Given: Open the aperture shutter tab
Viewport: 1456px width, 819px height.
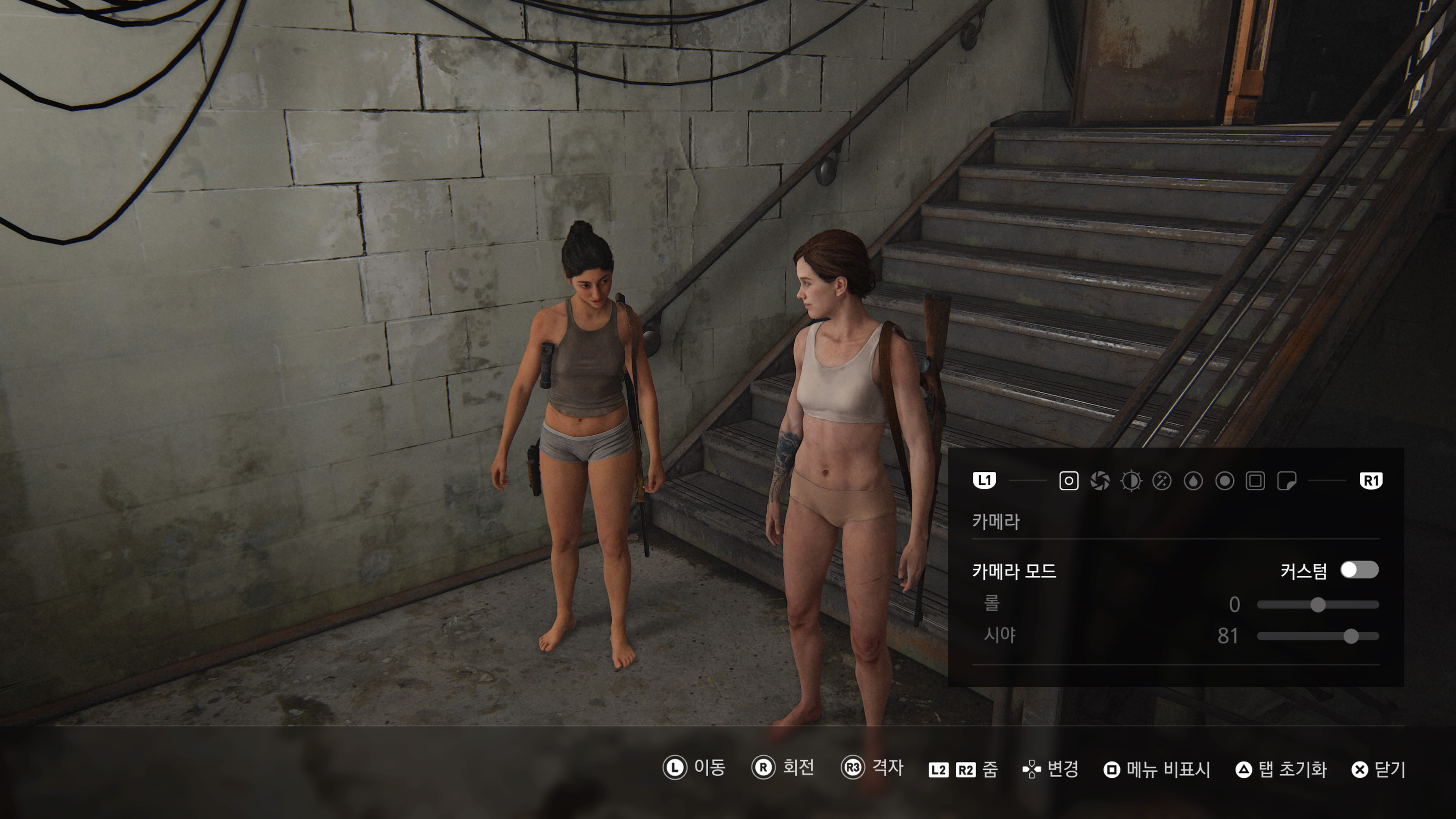Looking at the screenshot, I should point(1100,481).
